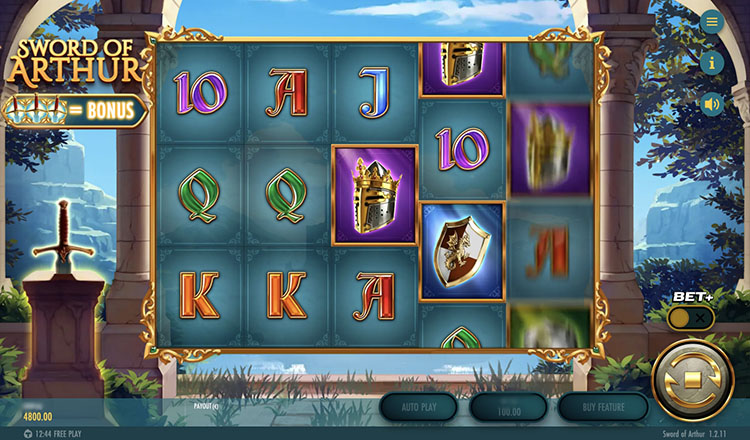Toggle the BET+ switch

(x=691, y=317)
